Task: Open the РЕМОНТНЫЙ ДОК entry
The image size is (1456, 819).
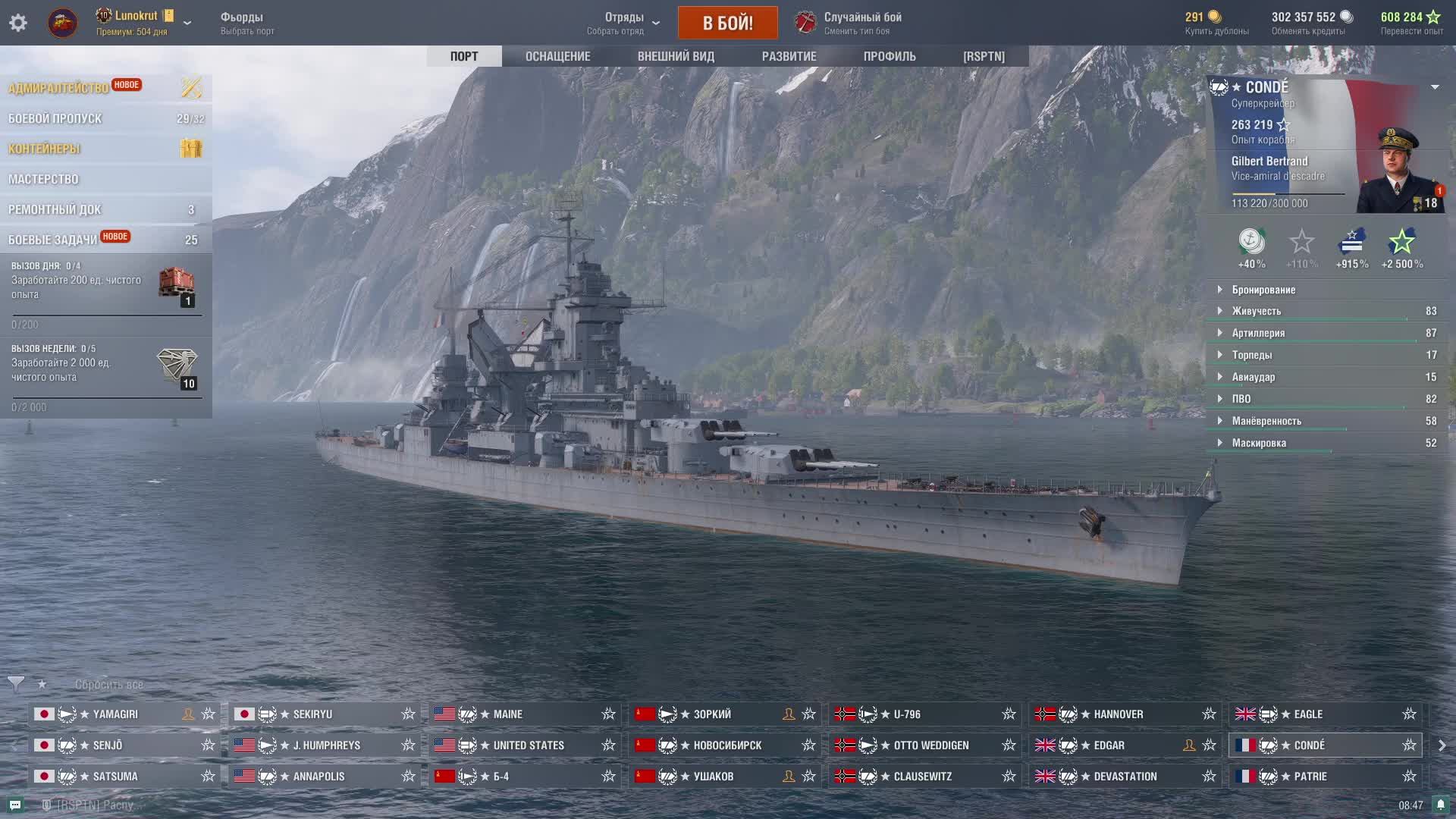Action: (x=55, y=209)
